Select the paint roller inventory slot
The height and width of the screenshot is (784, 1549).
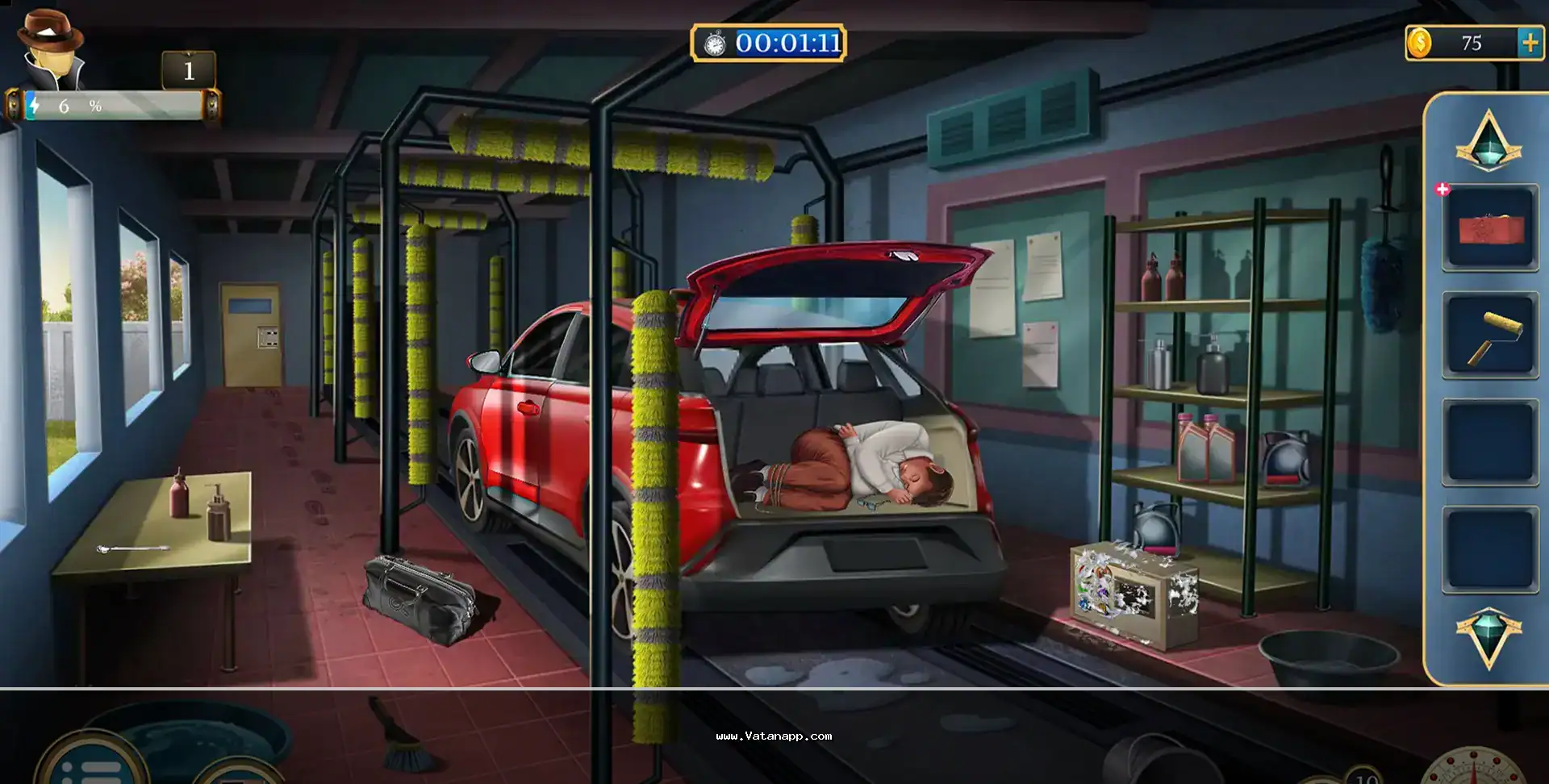tap(1490, 336)
